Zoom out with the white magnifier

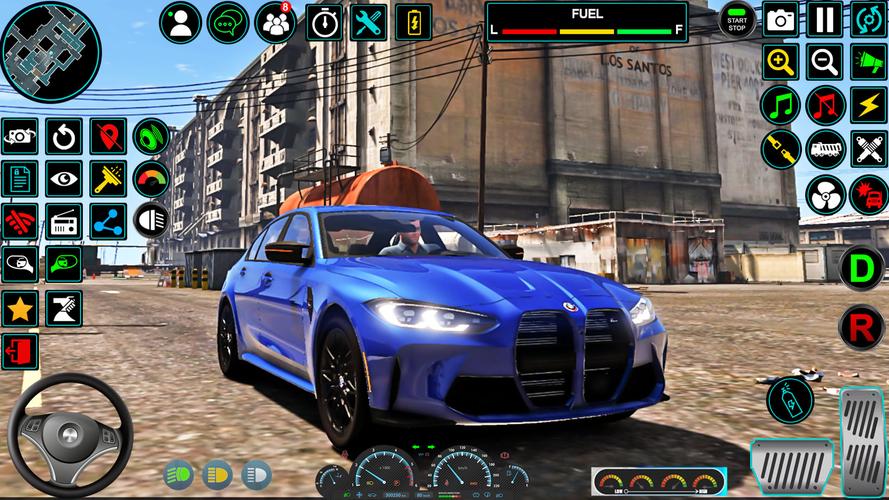tap(824, 62)
